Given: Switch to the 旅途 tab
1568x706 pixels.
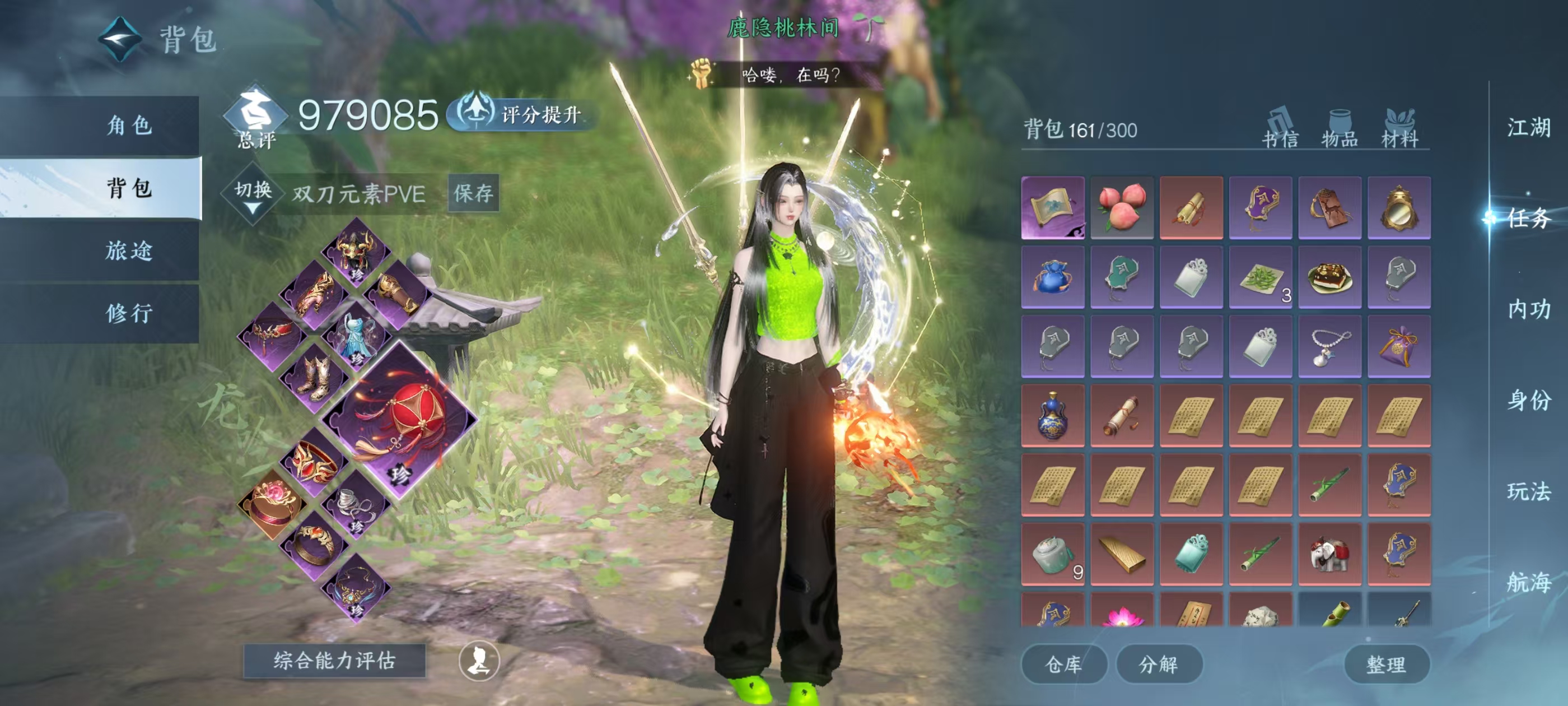Looking at the screenshot, I should pos(129,250).
